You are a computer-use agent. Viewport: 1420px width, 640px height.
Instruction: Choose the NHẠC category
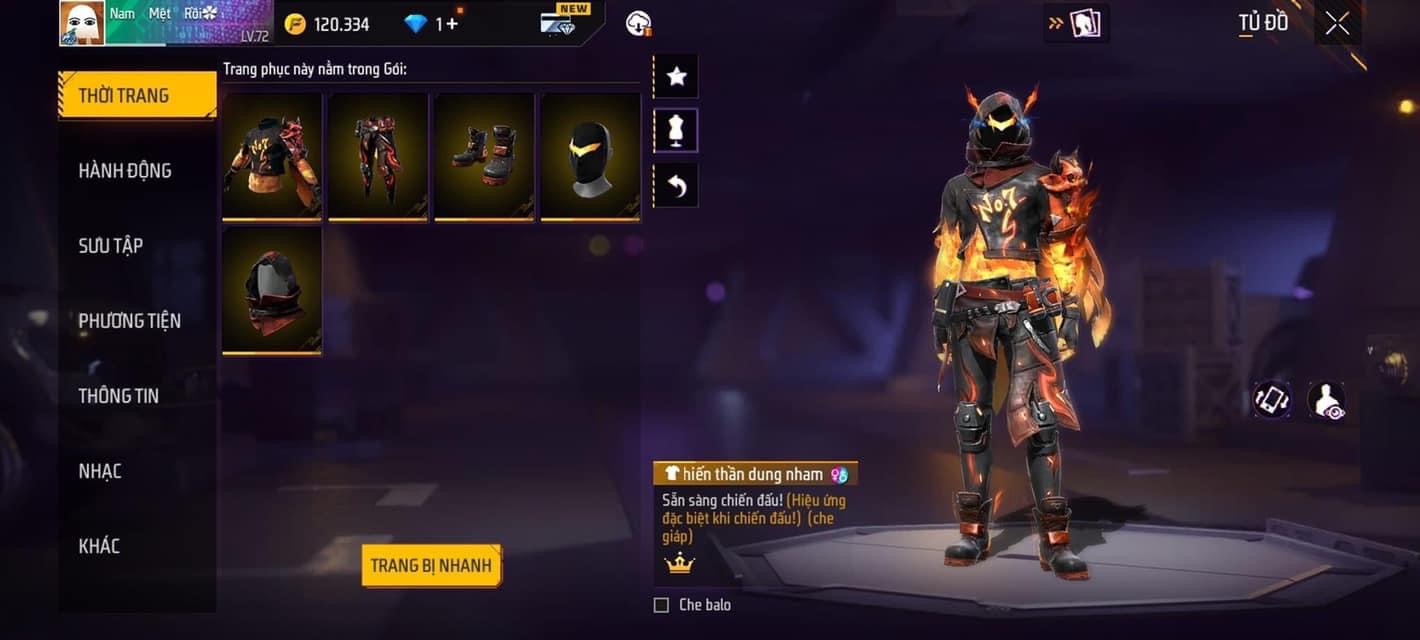point(100,471)
